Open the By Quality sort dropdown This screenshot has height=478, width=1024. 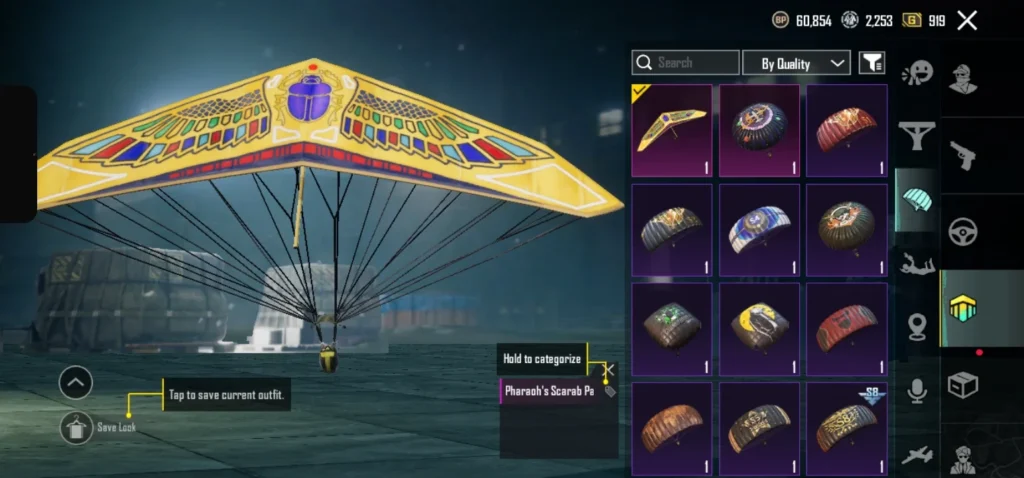coord(796,63)
